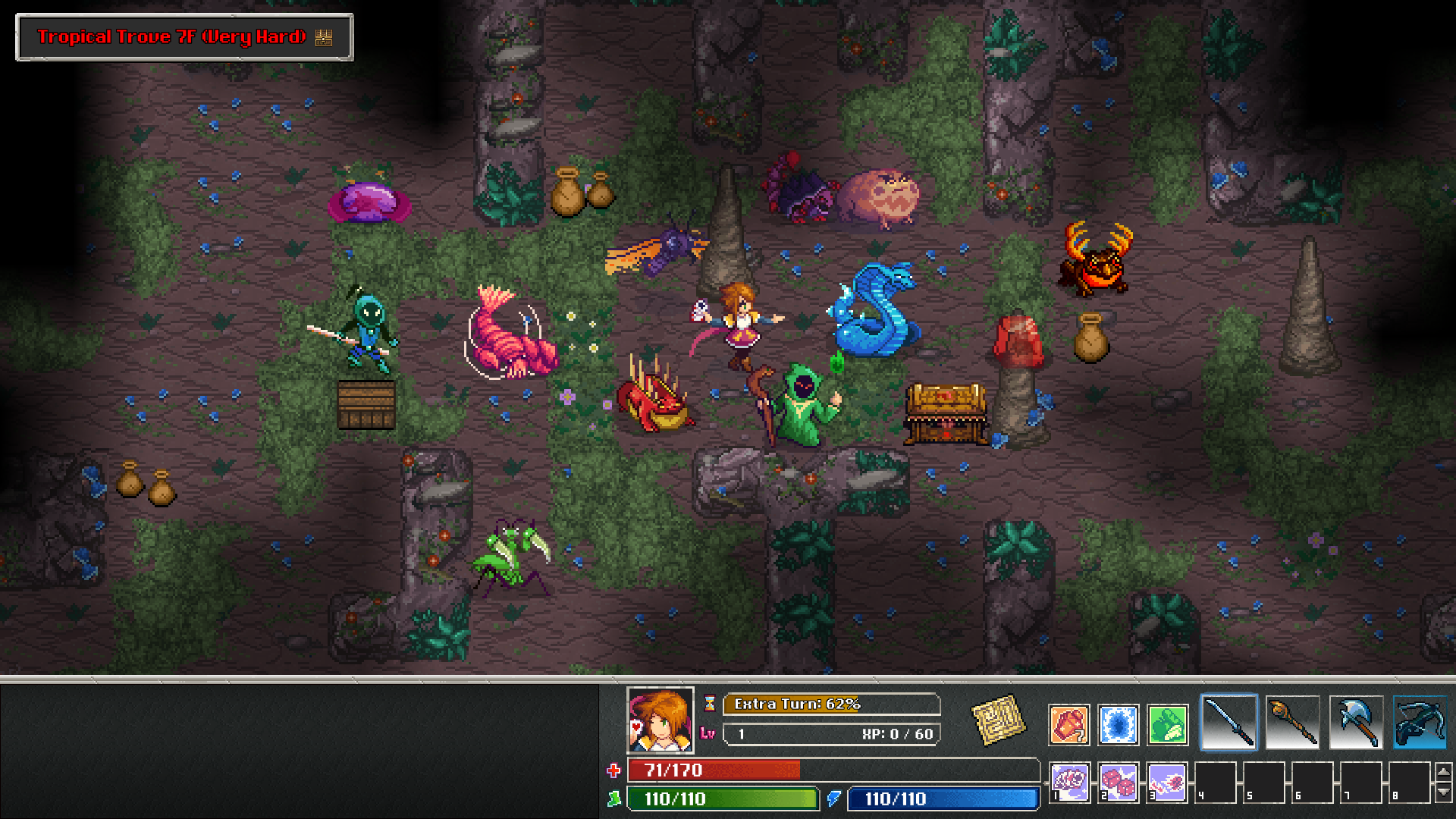Use the green food item icon
The height and width of the screenshot is (819, 1456).
pos(1167,724)
